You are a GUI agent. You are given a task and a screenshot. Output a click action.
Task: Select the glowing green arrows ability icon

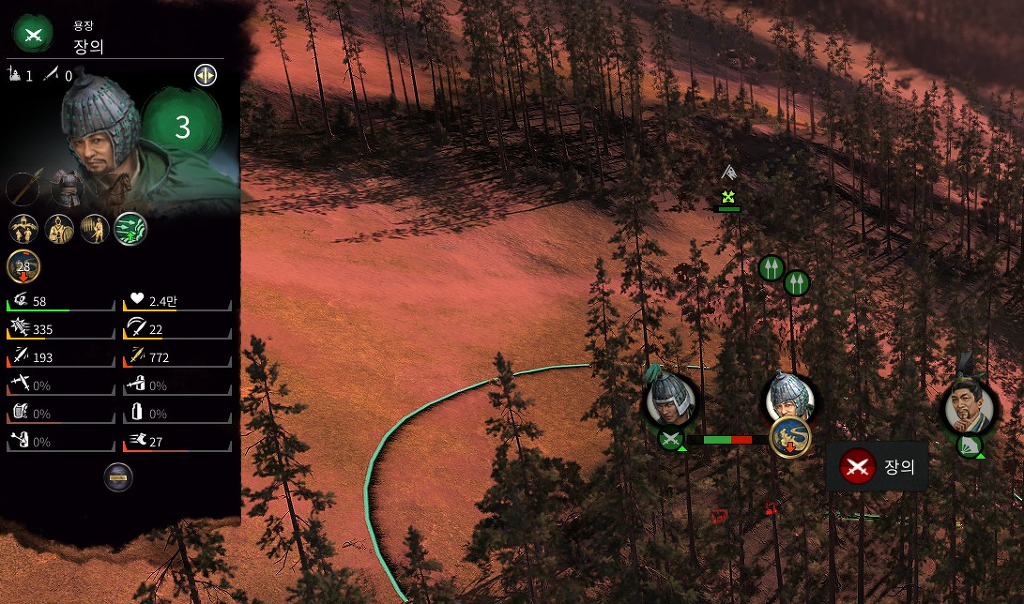tap(130, 228)
